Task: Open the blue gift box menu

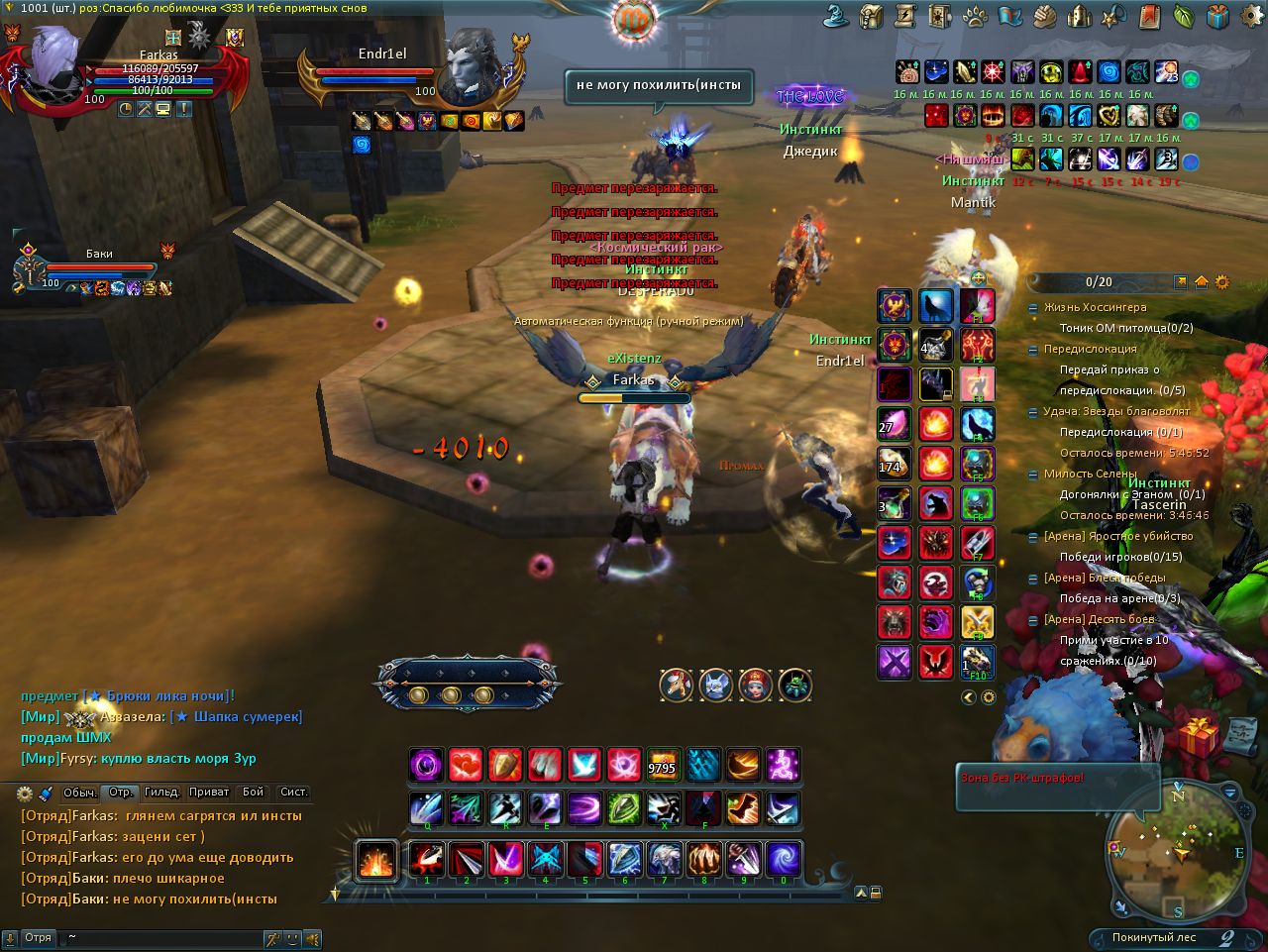Action: pyautogui.click(x=1217, y=16)
